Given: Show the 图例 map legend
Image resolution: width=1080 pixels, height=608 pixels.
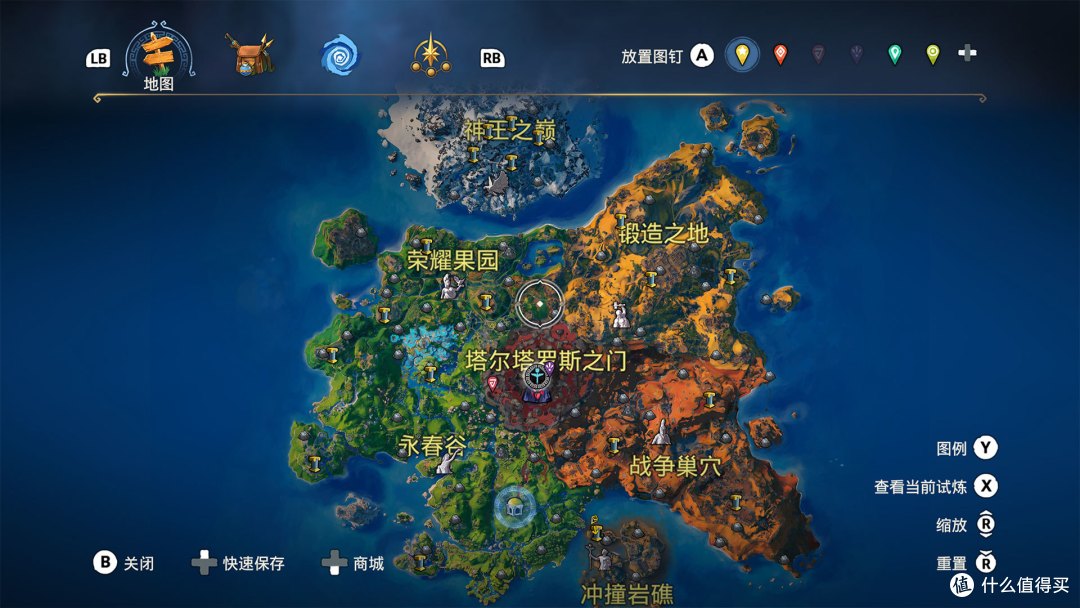Looking at the screenshot, I should (x=952, y=448).
